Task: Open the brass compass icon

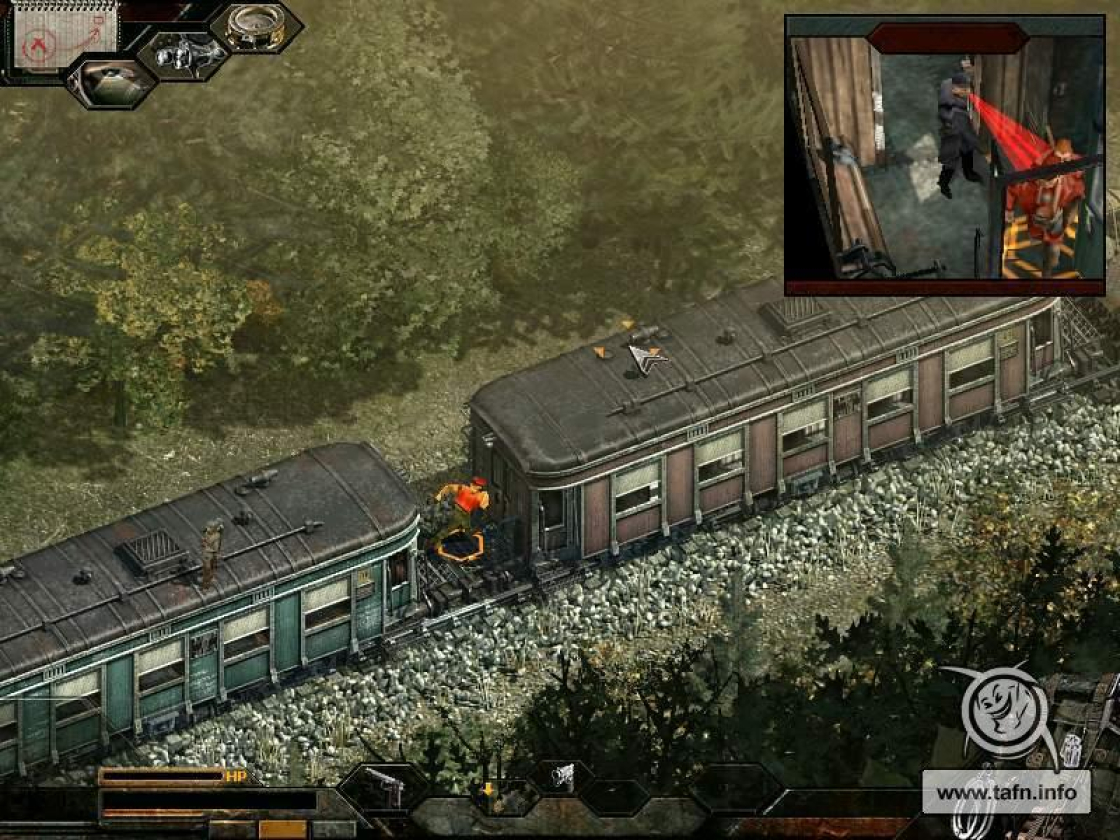Action: 256,27
